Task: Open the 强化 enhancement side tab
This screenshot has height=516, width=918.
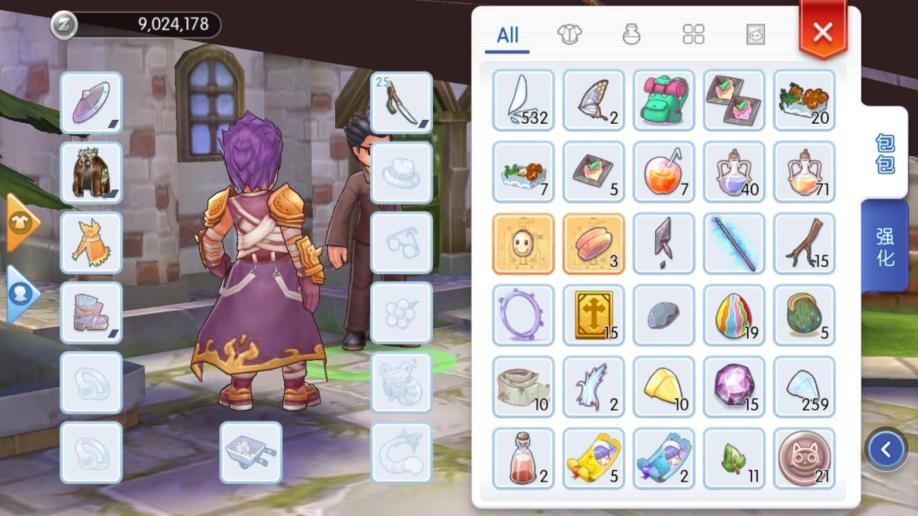Action: coord(885,245)
